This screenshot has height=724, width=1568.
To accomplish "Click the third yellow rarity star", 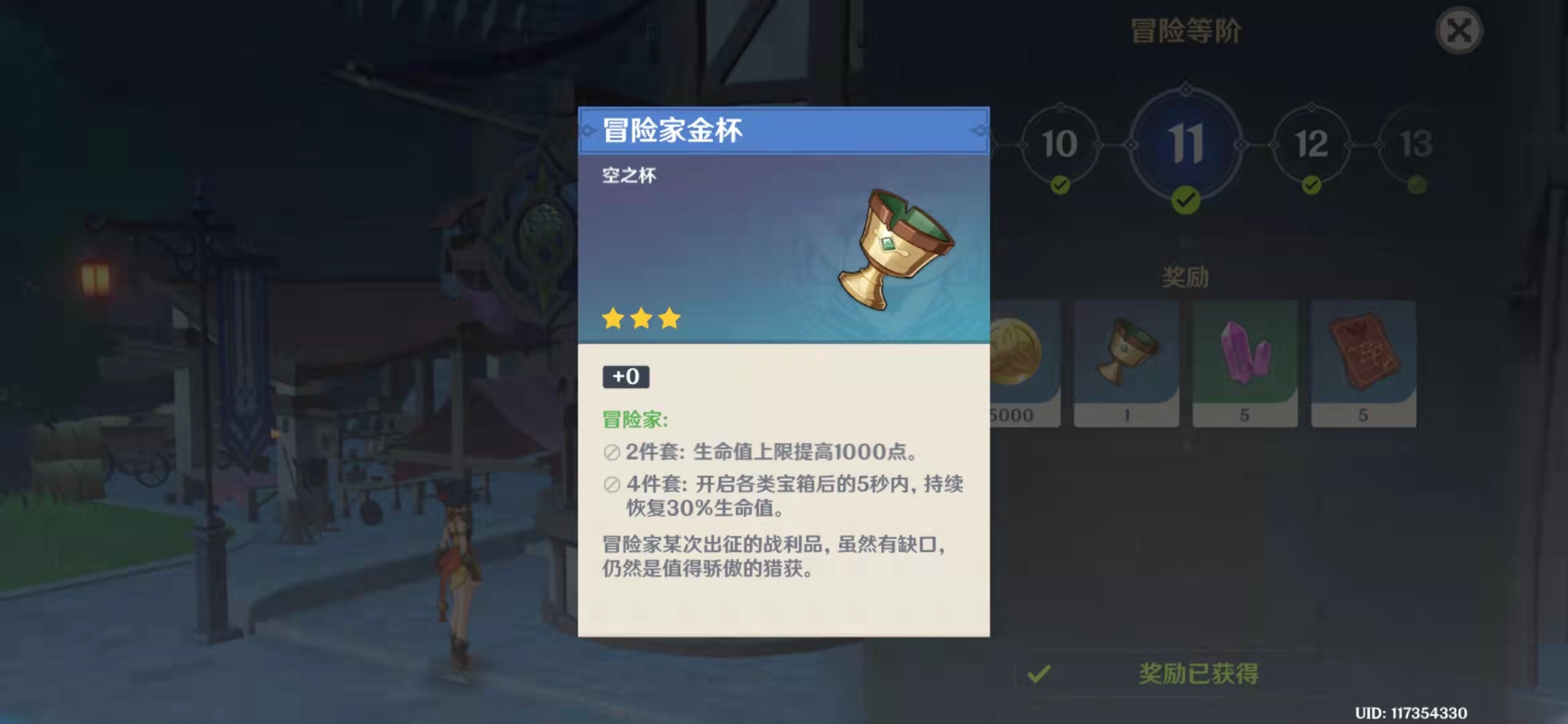I will [670, 319].
